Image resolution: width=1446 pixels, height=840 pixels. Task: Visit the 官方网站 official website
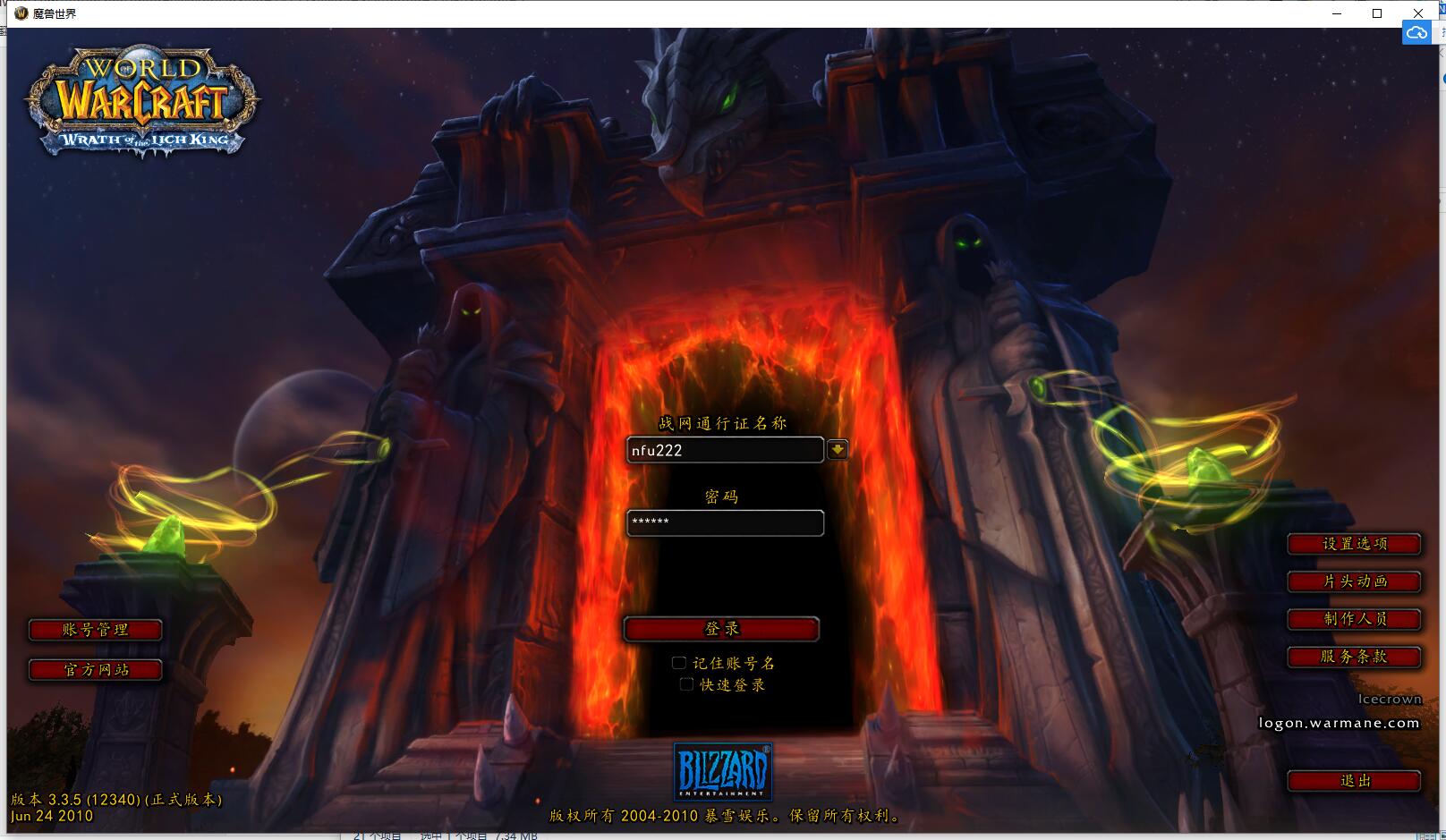point(95,670)
